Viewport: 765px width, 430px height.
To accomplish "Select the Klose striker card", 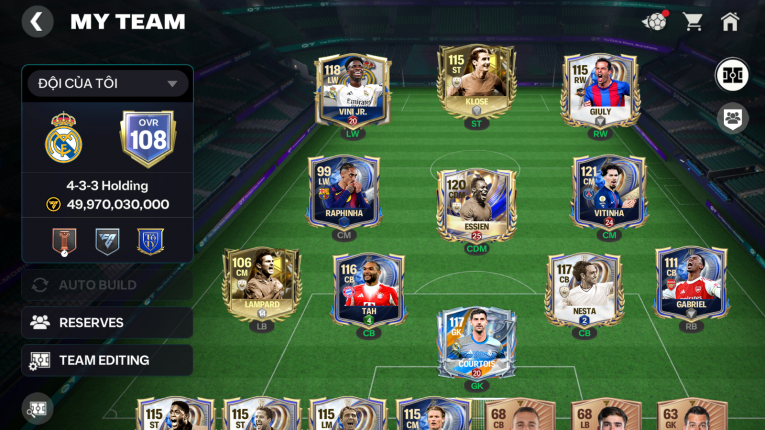I will click(x=476, y=80).
